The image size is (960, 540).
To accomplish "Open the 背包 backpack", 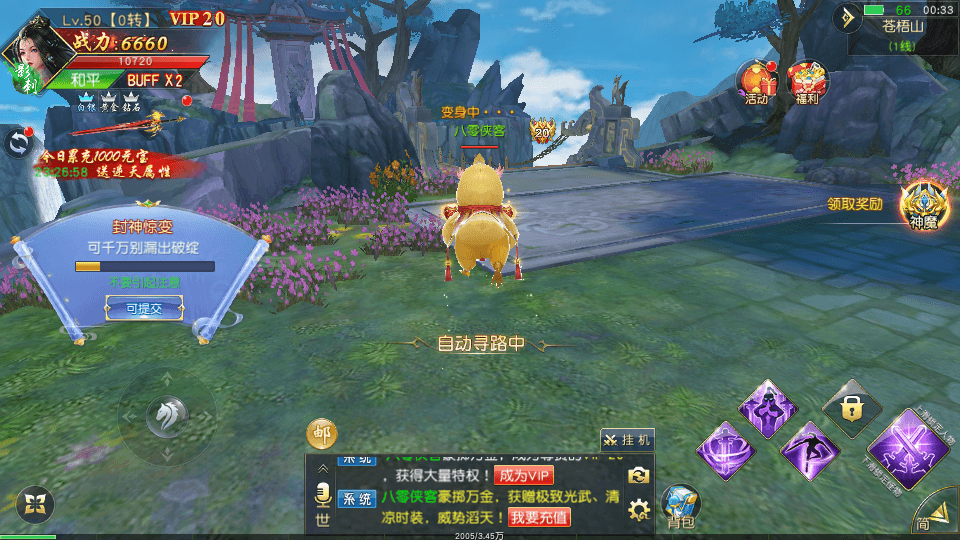I will click(681, 506).
